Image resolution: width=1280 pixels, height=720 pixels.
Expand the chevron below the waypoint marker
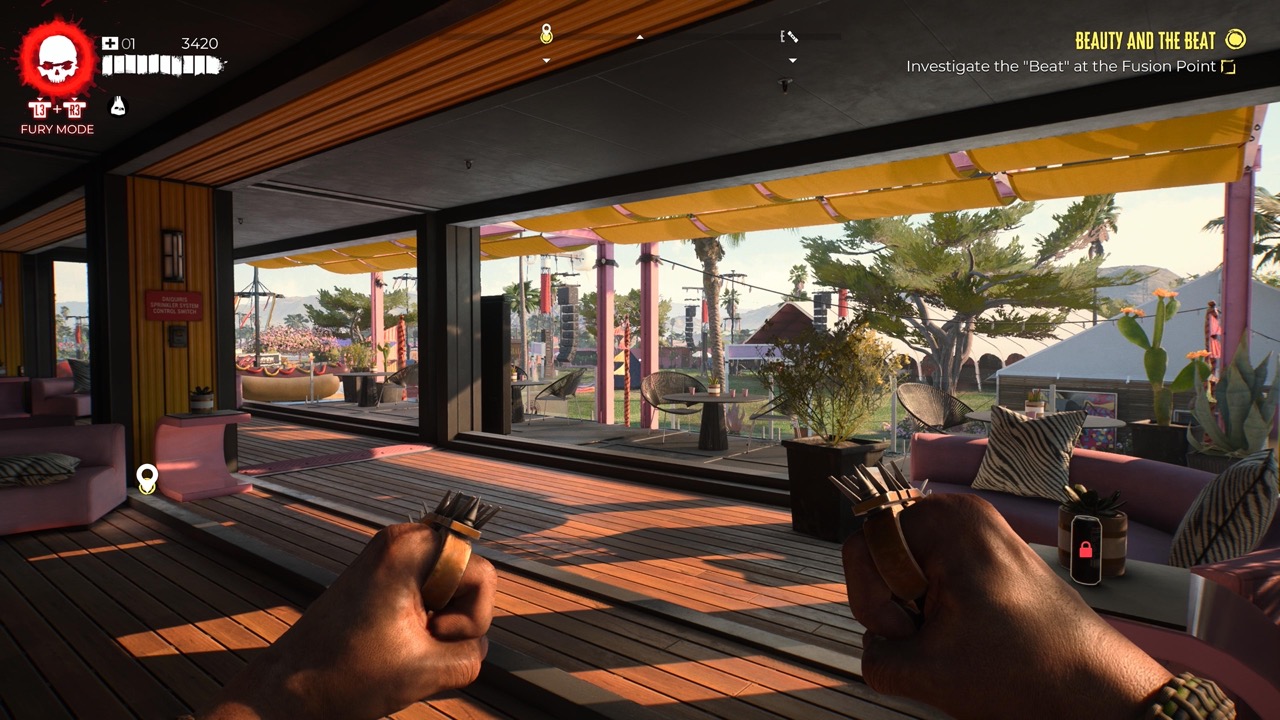coord(545,61)
